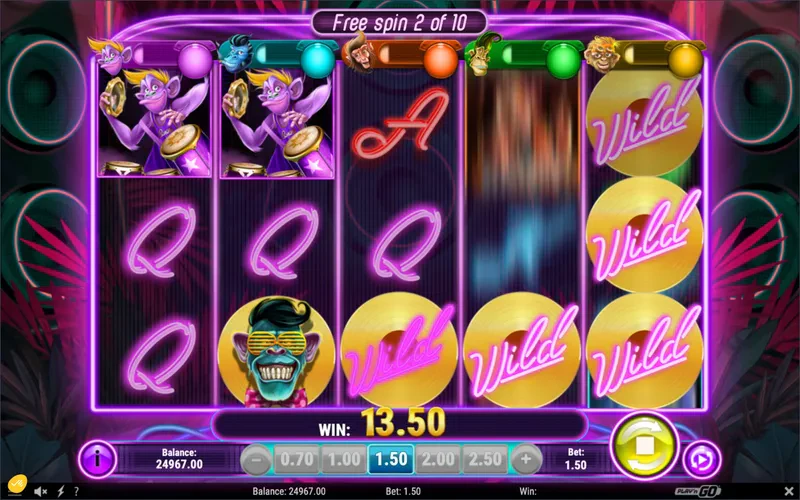Viewport: 800px width, 500px height.
Task: Toggle the lightning bolt fast play icon
Action: click(x=62, y=491)
